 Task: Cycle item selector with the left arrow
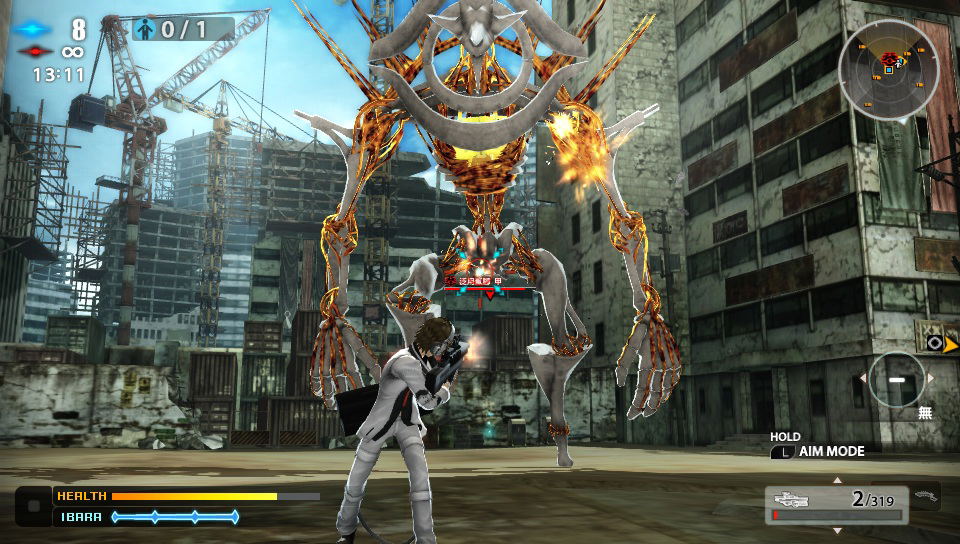[860, 379]
